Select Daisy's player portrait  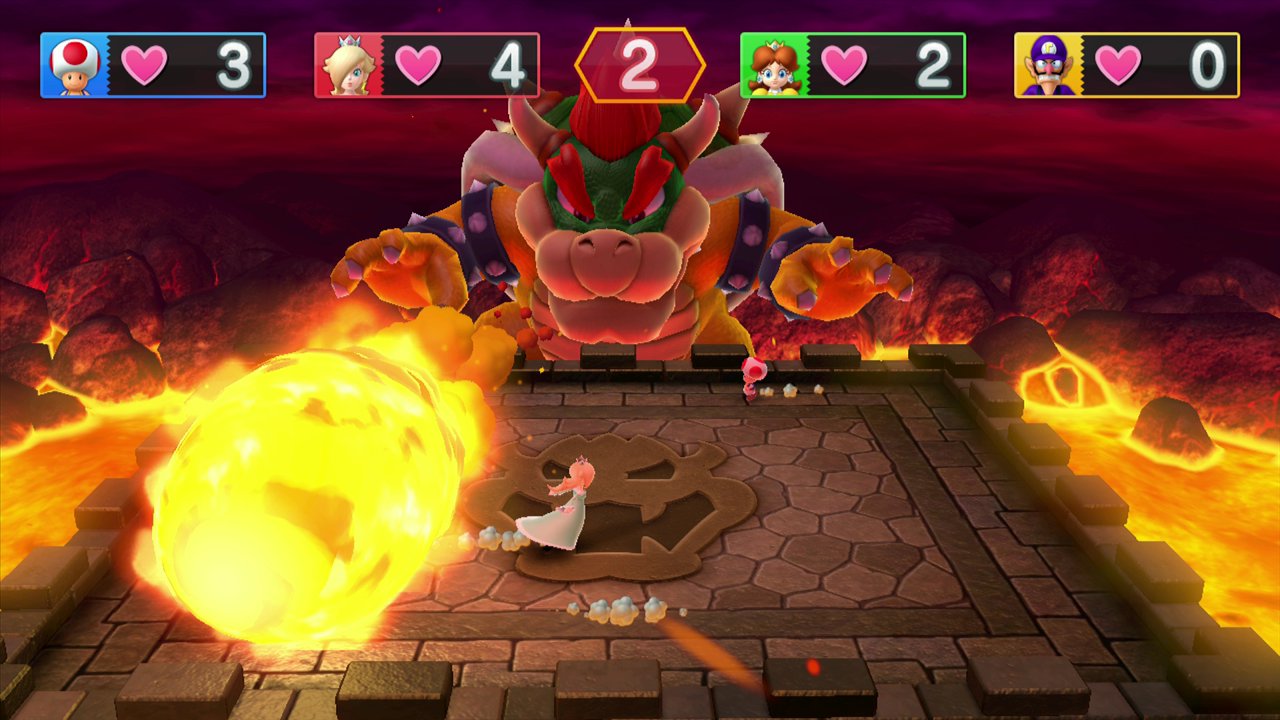[774, 66]
